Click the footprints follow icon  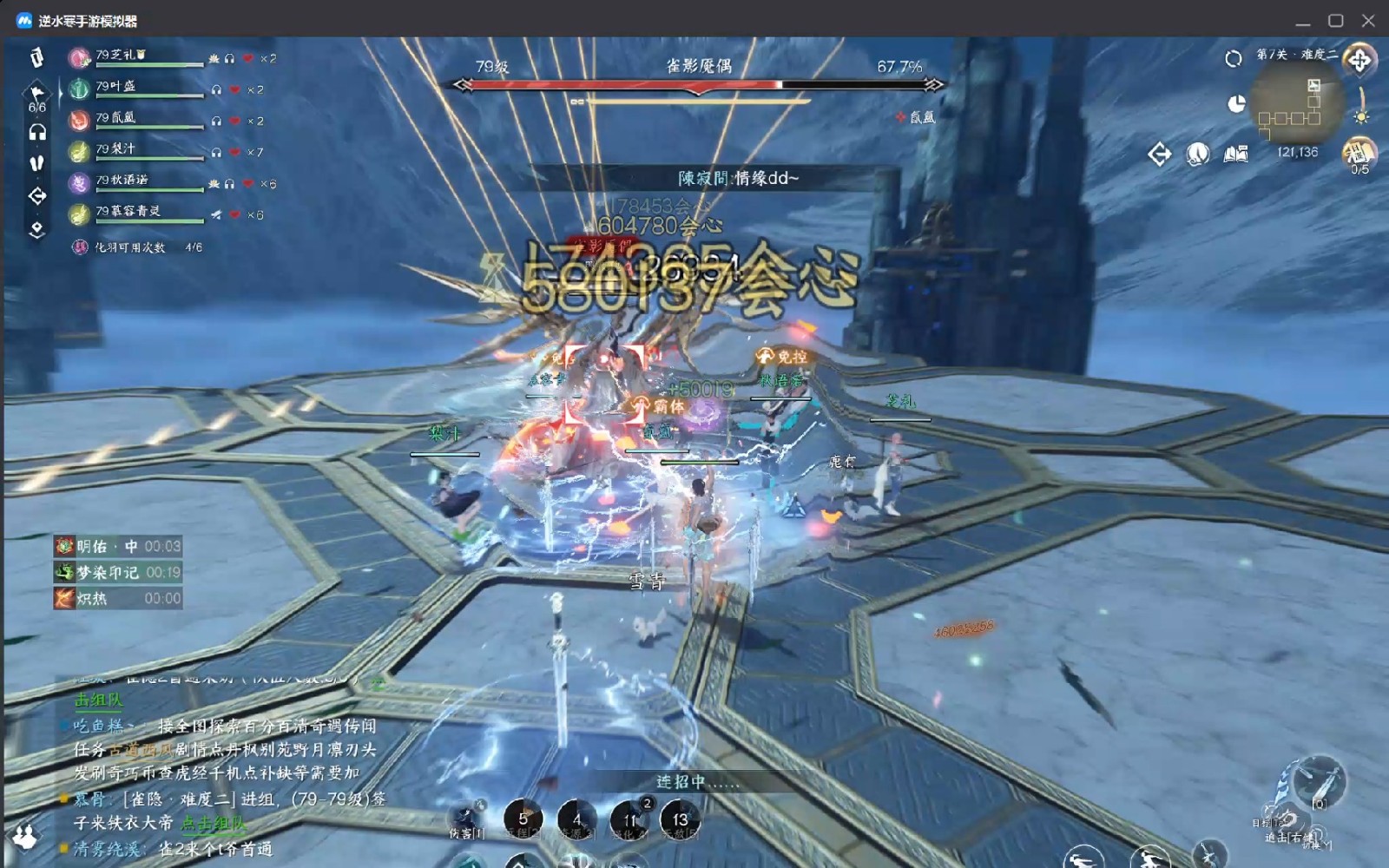[36, 163]
